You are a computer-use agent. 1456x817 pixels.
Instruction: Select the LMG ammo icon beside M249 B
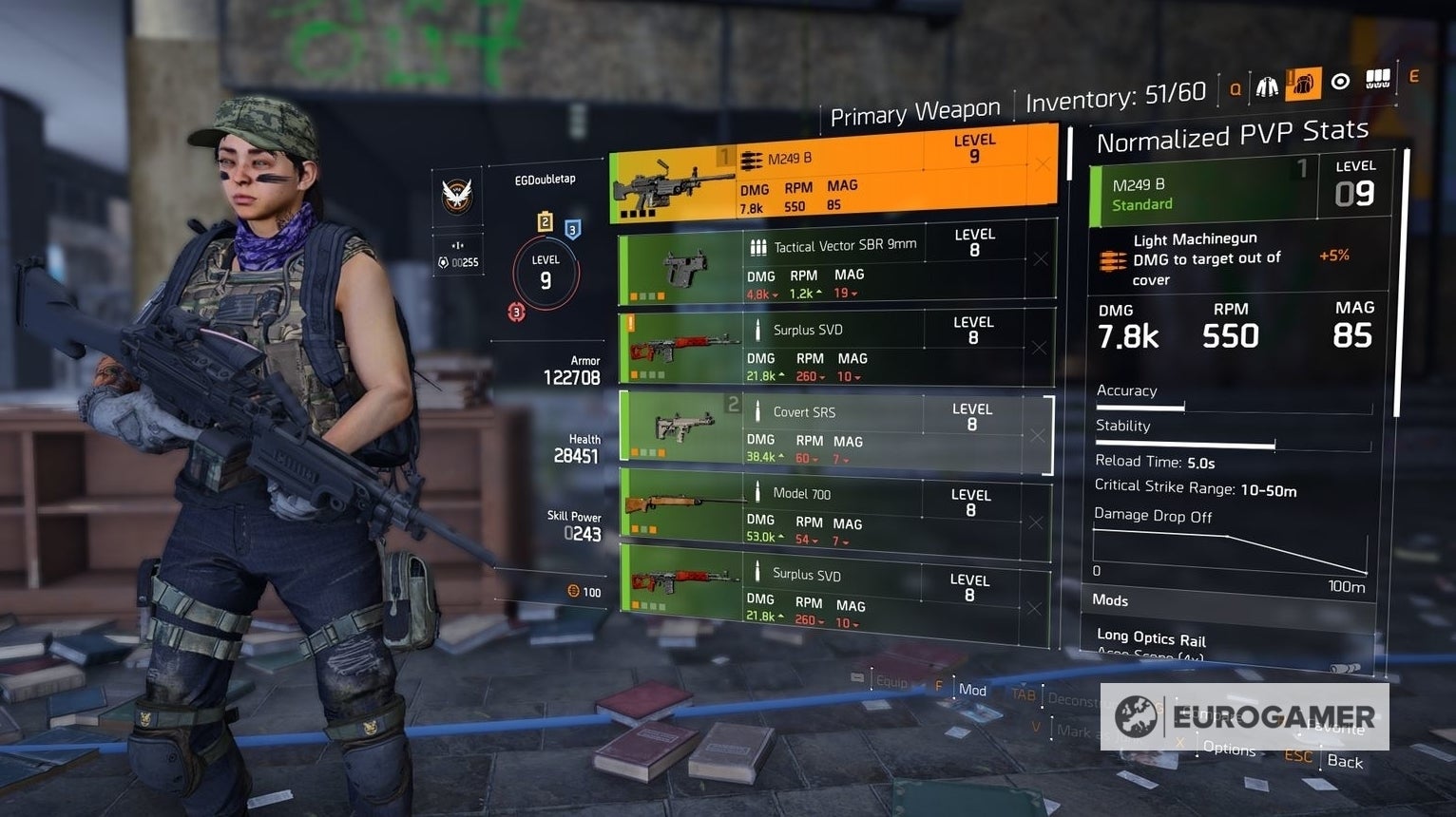click(749, 160)
